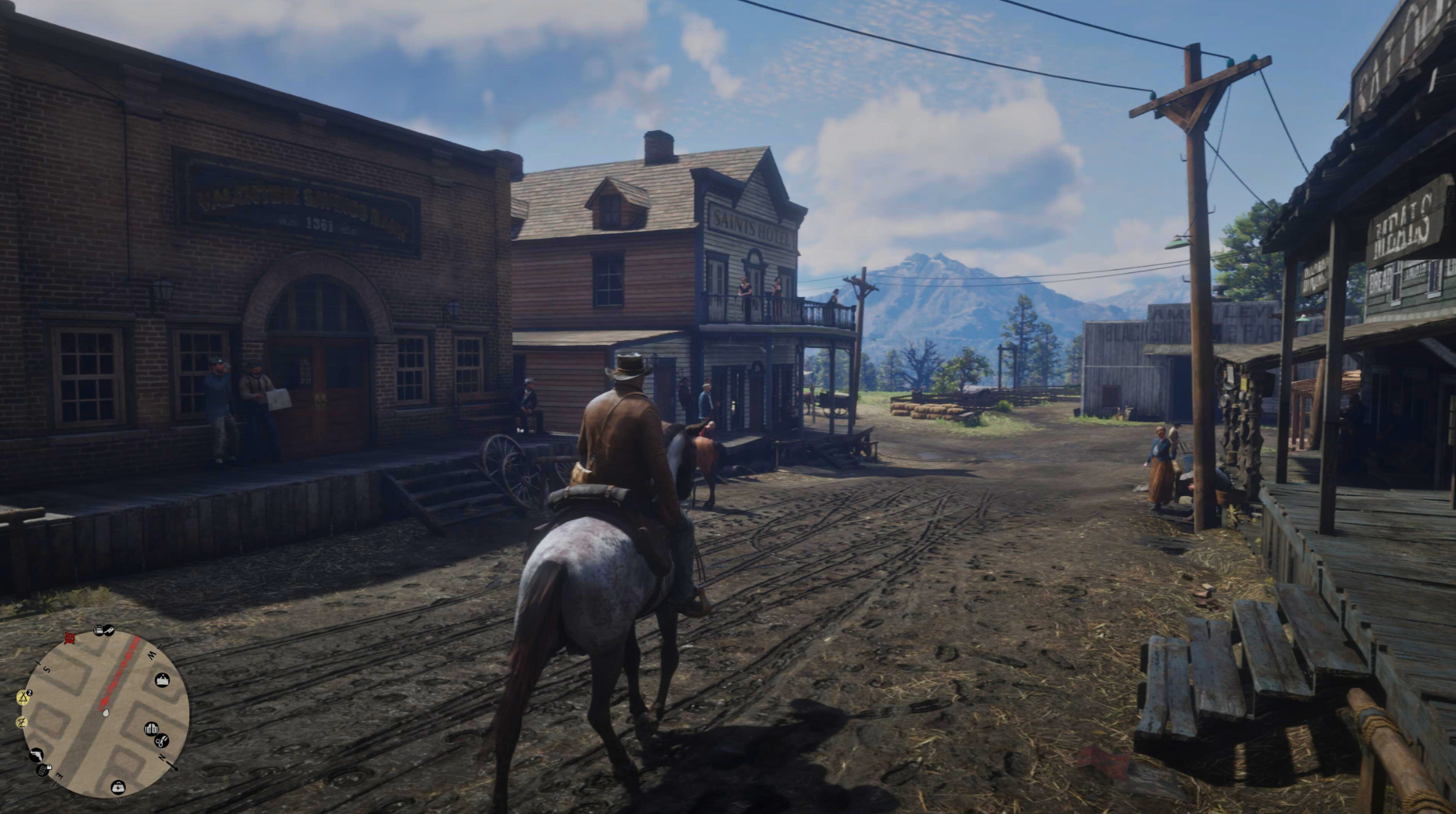Select the doctor's bag marker on minimap
The width and height of the screenshot is (1456, 814).
pyautogui.click(x=118, y=787)
